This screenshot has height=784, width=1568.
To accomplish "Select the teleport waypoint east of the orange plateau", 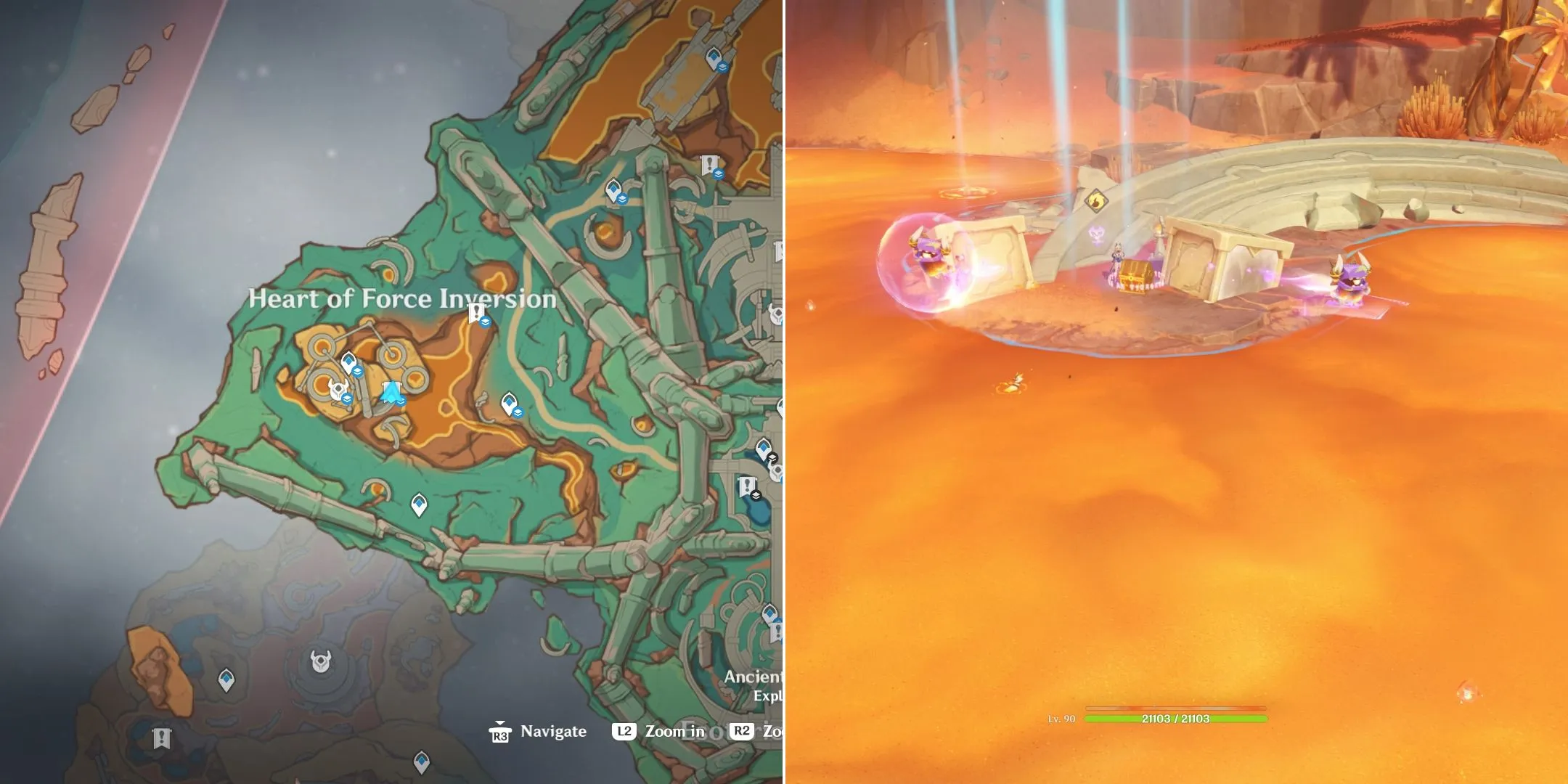I will tap(510, 403).
